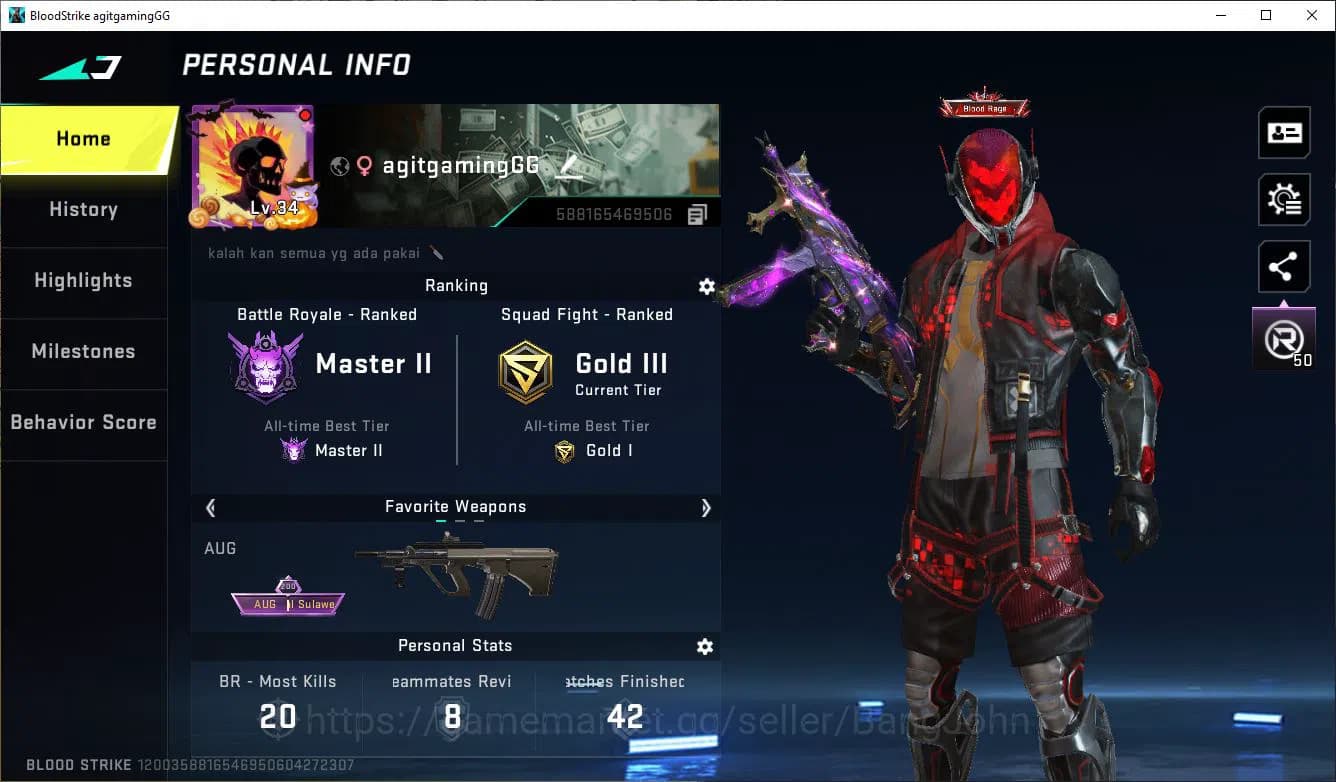Open the Milestones section

[83, 351]
